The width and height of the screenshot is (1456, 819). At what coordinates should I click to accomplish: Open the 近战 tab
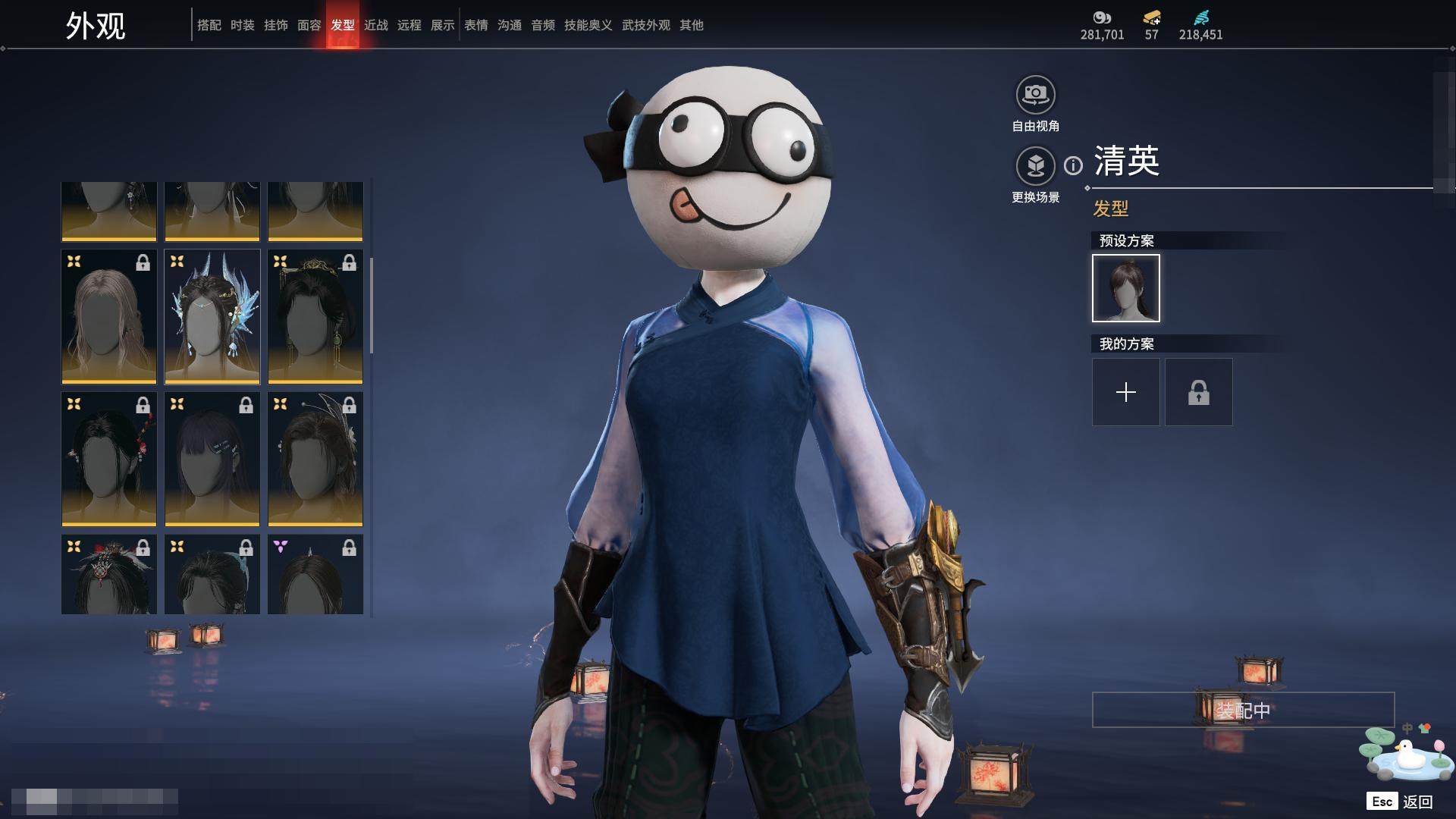tap(375, 25)
